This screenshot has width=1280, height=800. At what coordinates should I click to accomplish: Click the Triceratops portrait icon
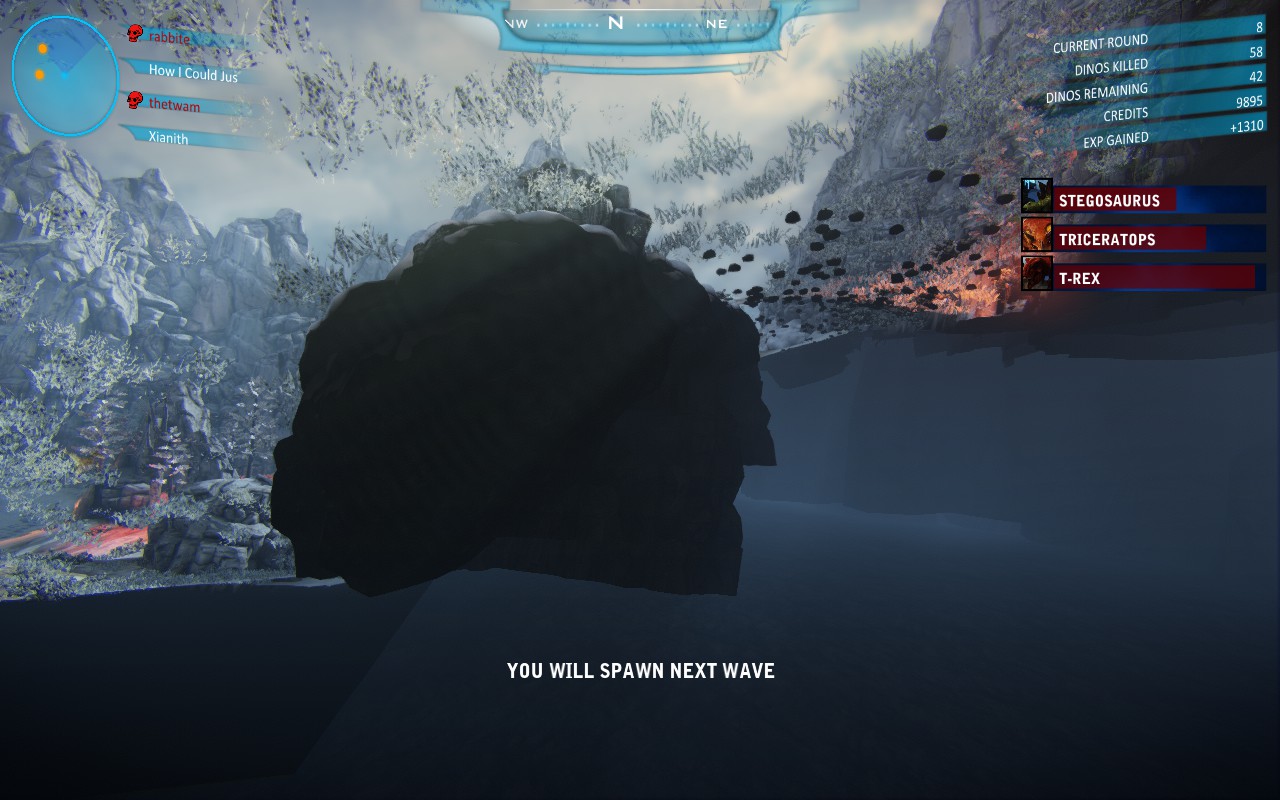1037,235
